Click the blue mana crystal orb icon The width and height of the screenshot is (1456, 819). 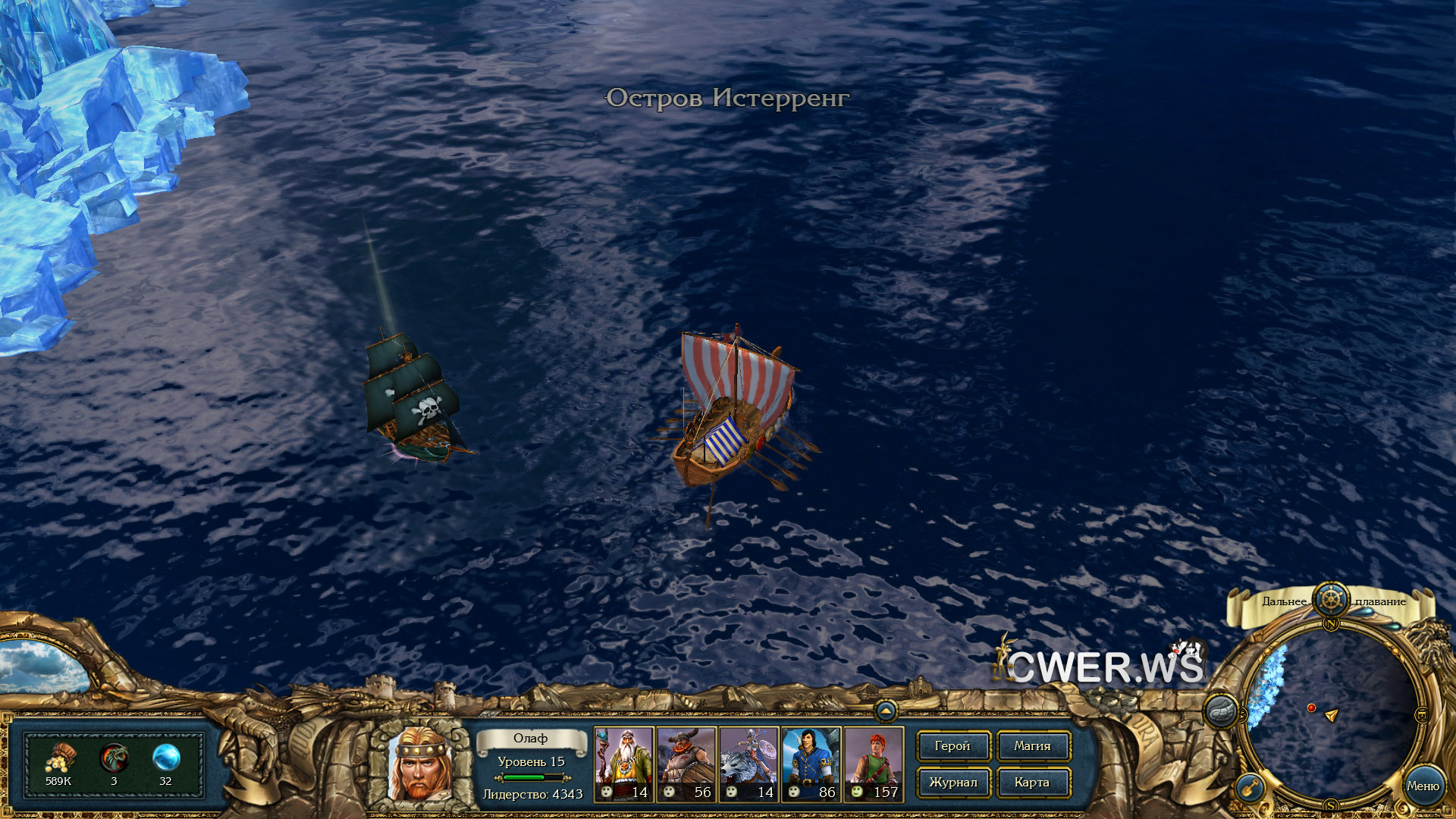165,758
